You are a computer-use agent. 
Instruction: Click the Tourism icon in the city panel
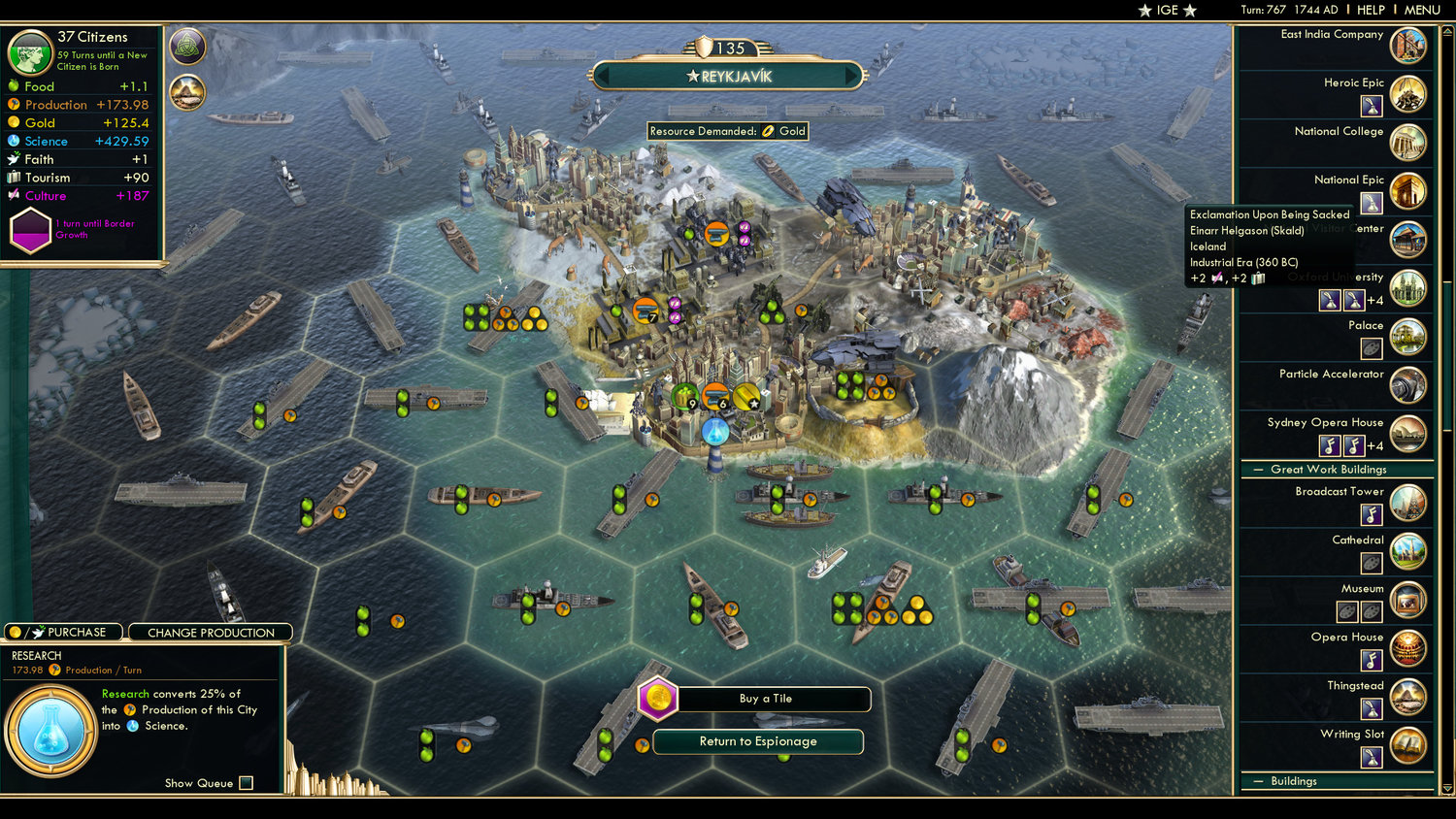14,178
